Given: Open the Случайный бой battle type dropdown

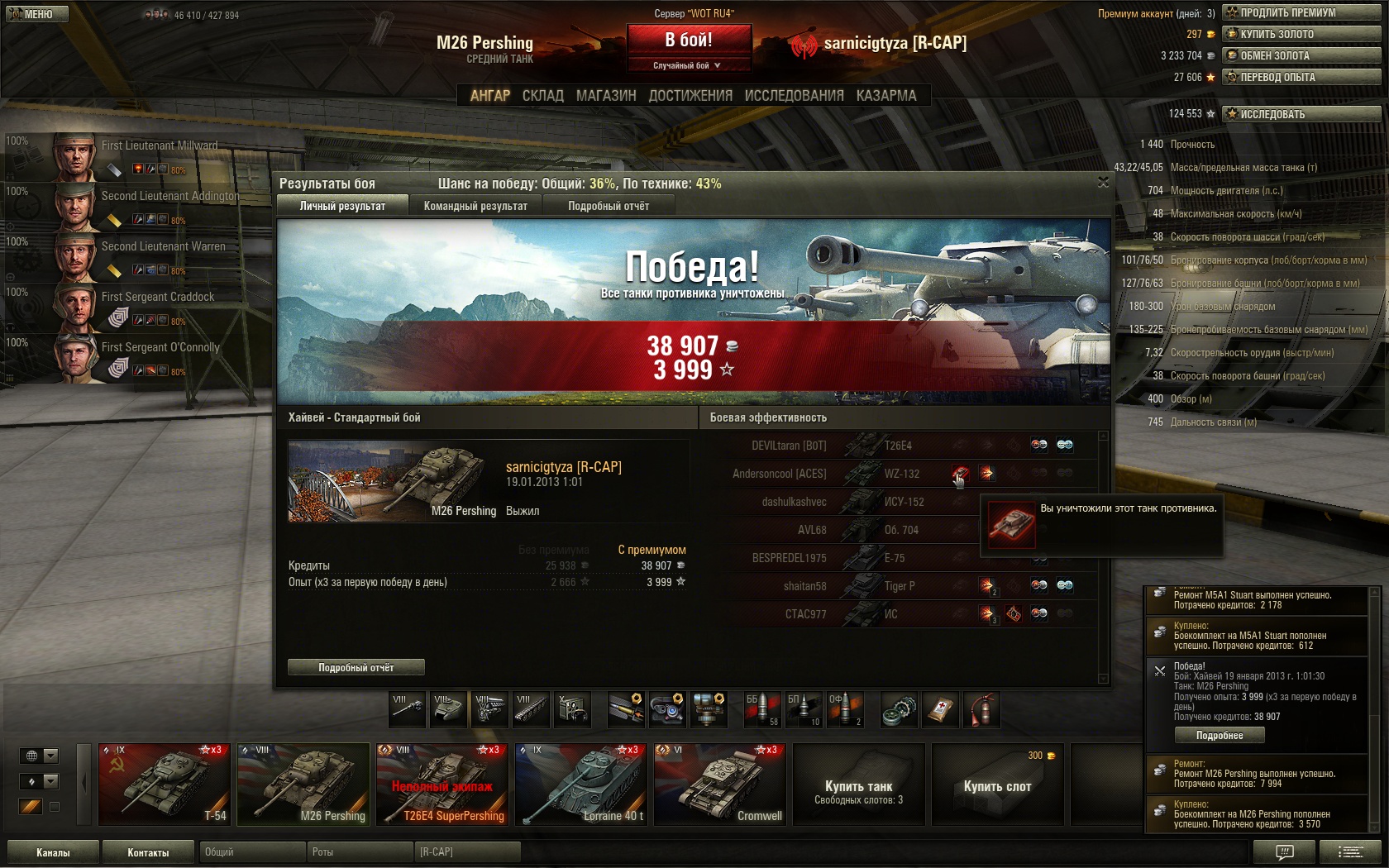Looking at the screenshot, I should [x=688, y=65].
